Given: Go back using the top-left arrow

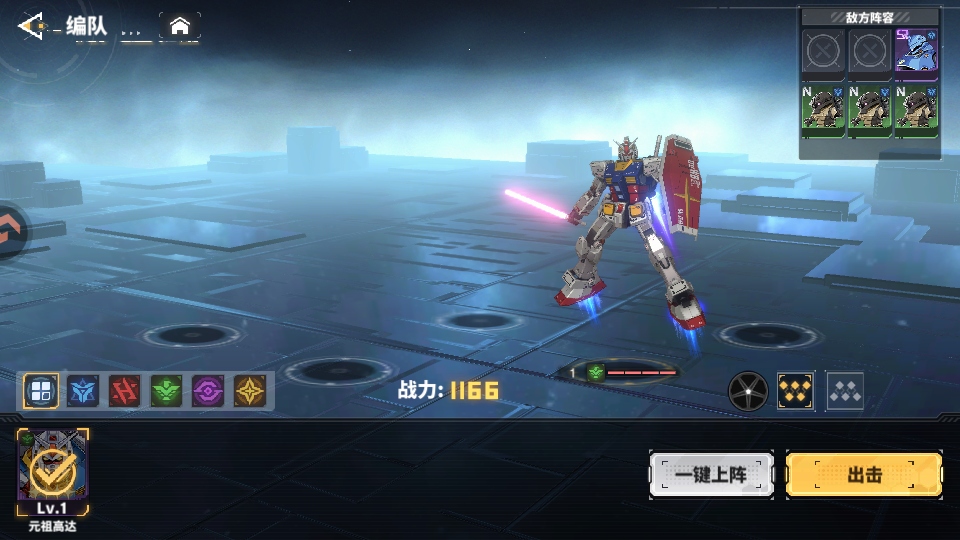Looking at the screenshot, I should tap(31, 26).
